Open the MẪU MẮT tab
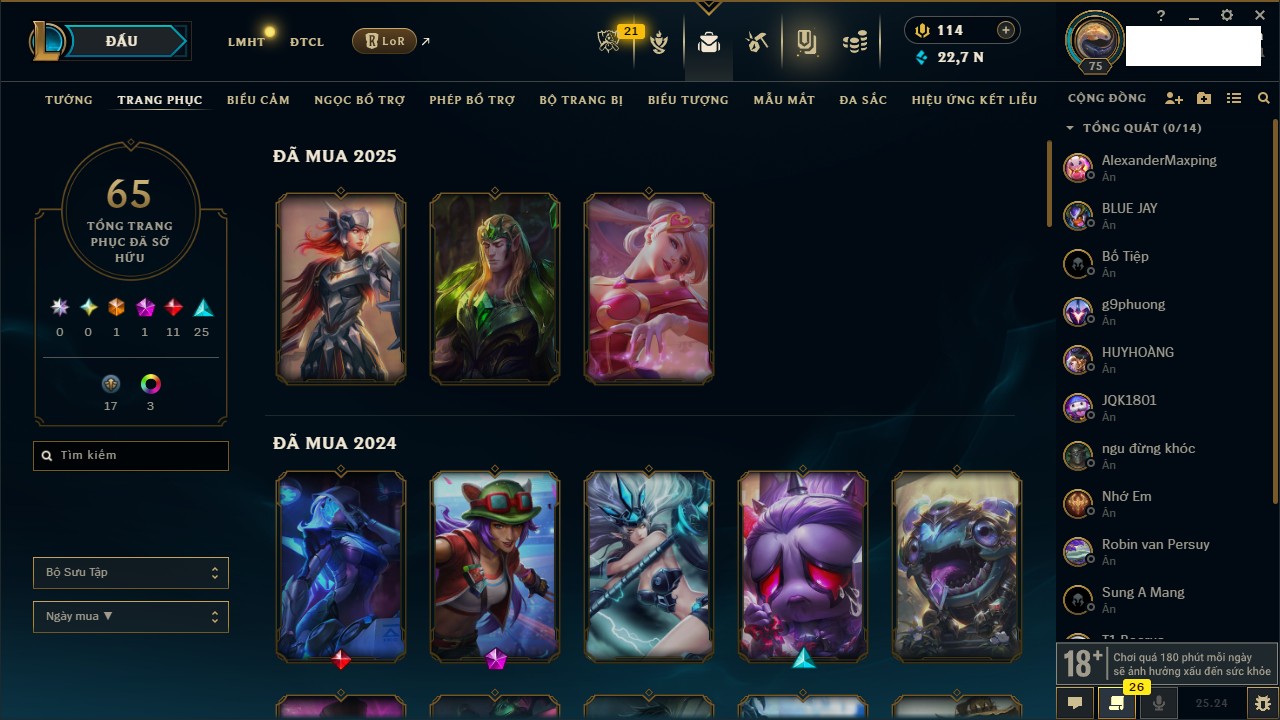The width and height of the screenshot is (1280, 720). [784, 100]
